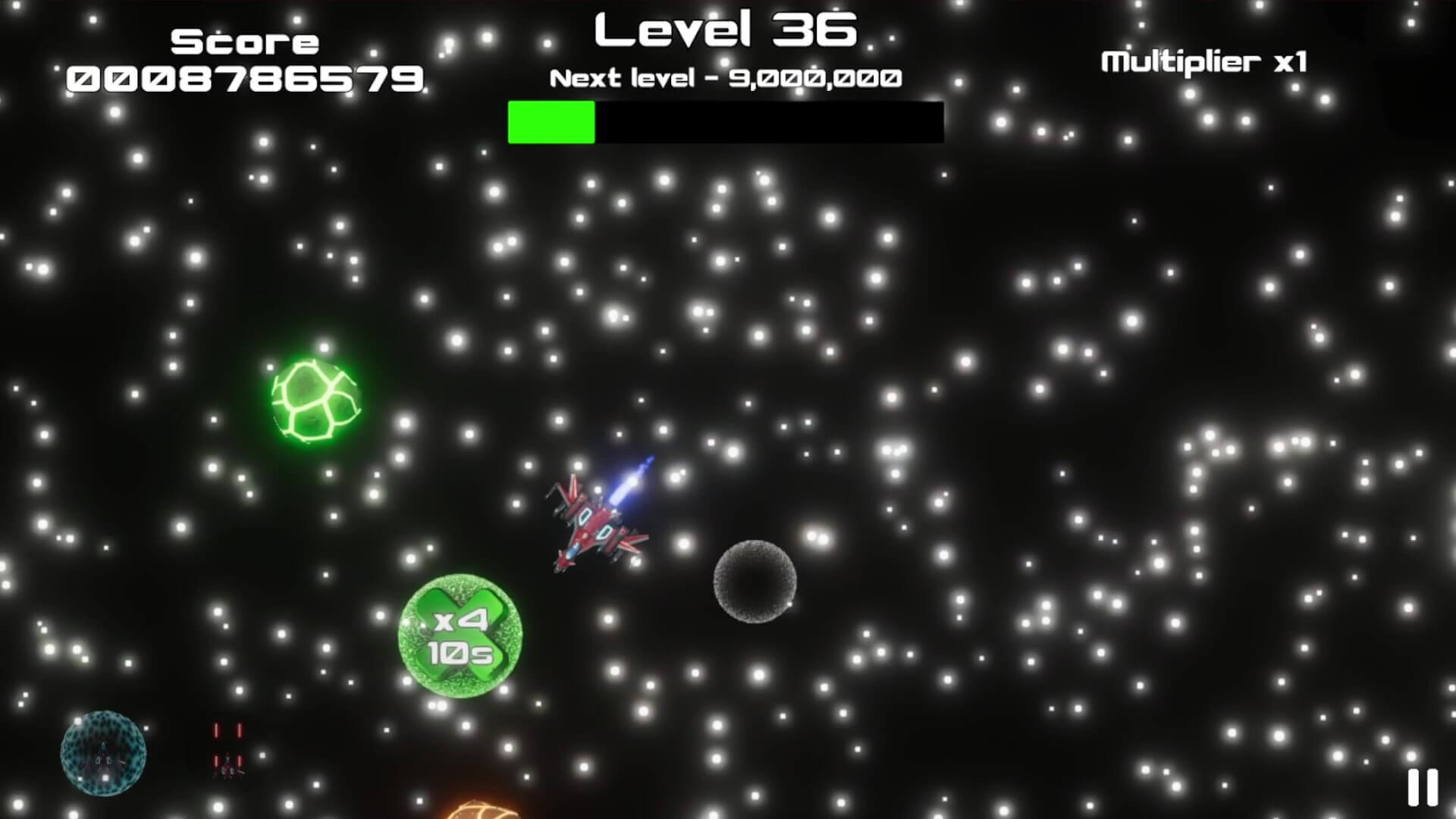Pause the game
The height and width of the screenshot is (819, 1456).
pos(1423,787)
